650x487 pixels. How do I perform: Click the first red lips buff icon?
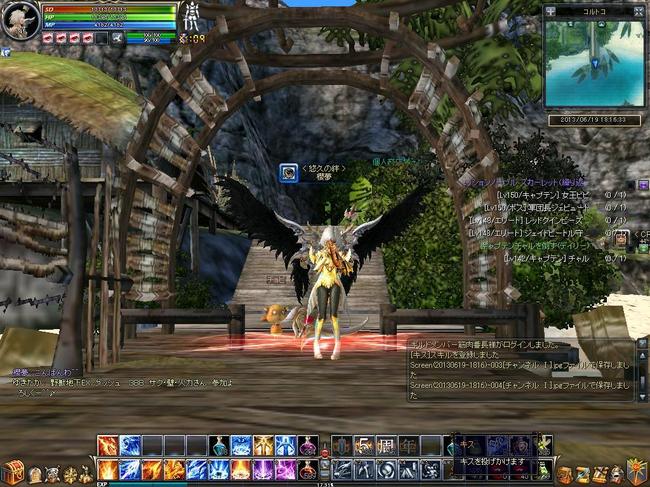(47, 38)
